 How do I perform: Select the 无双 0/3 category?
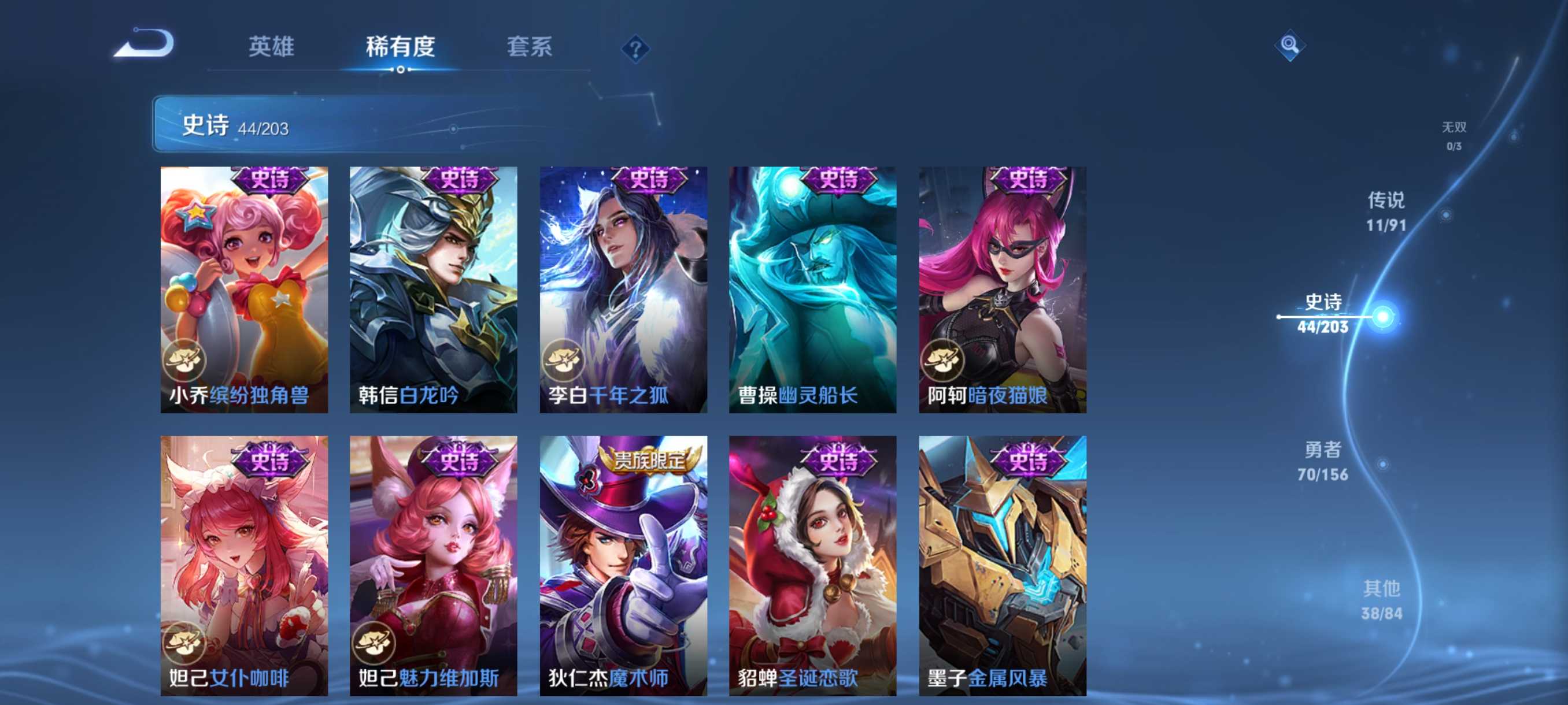tap(1455, 136)
